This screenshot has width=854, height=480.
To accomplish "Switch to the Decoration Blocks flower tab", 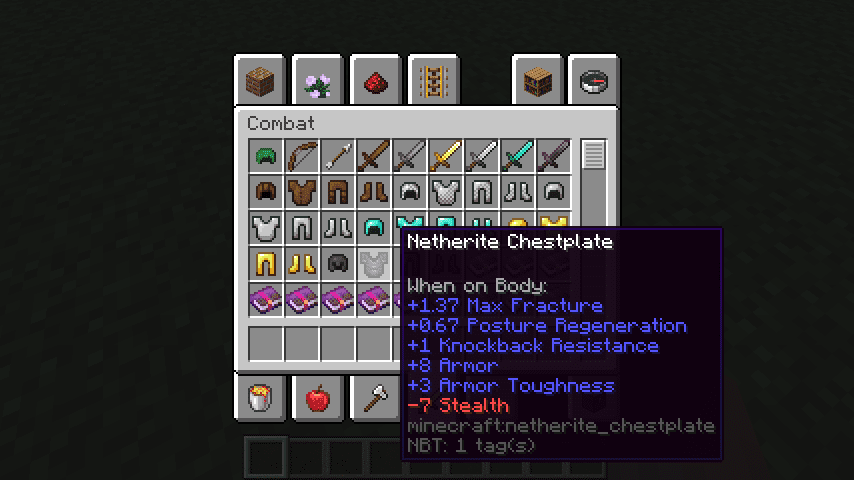I will [320, 81].
